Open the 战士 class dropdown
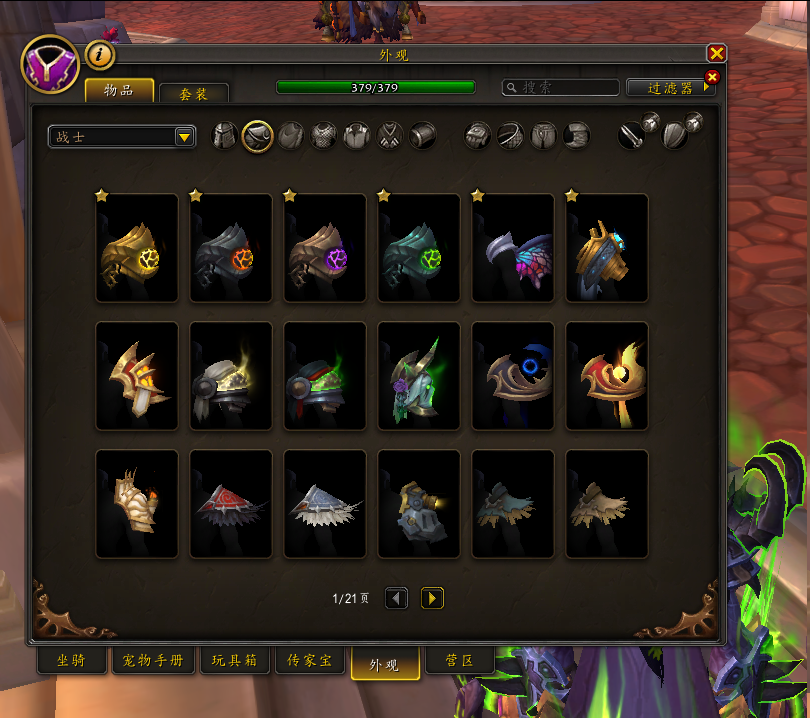The width and height of the screenshot is (810, 718). 122,137
